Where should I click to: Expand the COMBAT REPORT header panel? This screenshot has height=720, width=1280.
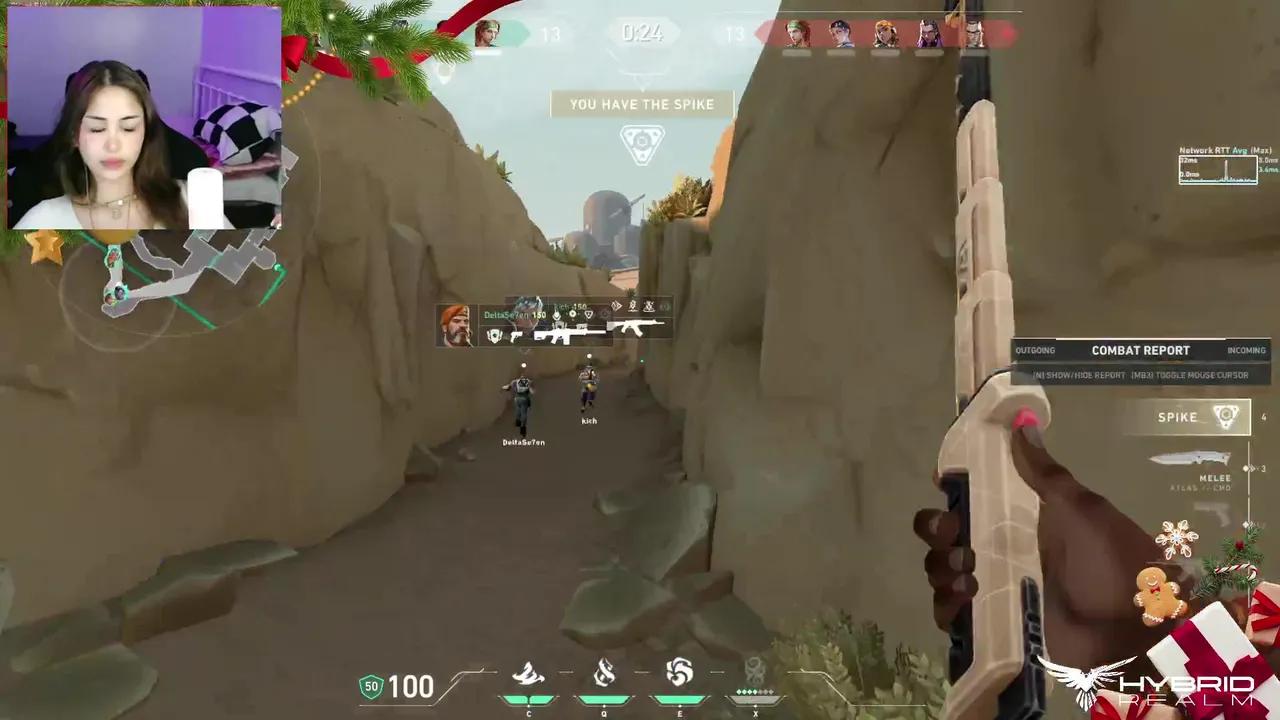pos(1141,350)
